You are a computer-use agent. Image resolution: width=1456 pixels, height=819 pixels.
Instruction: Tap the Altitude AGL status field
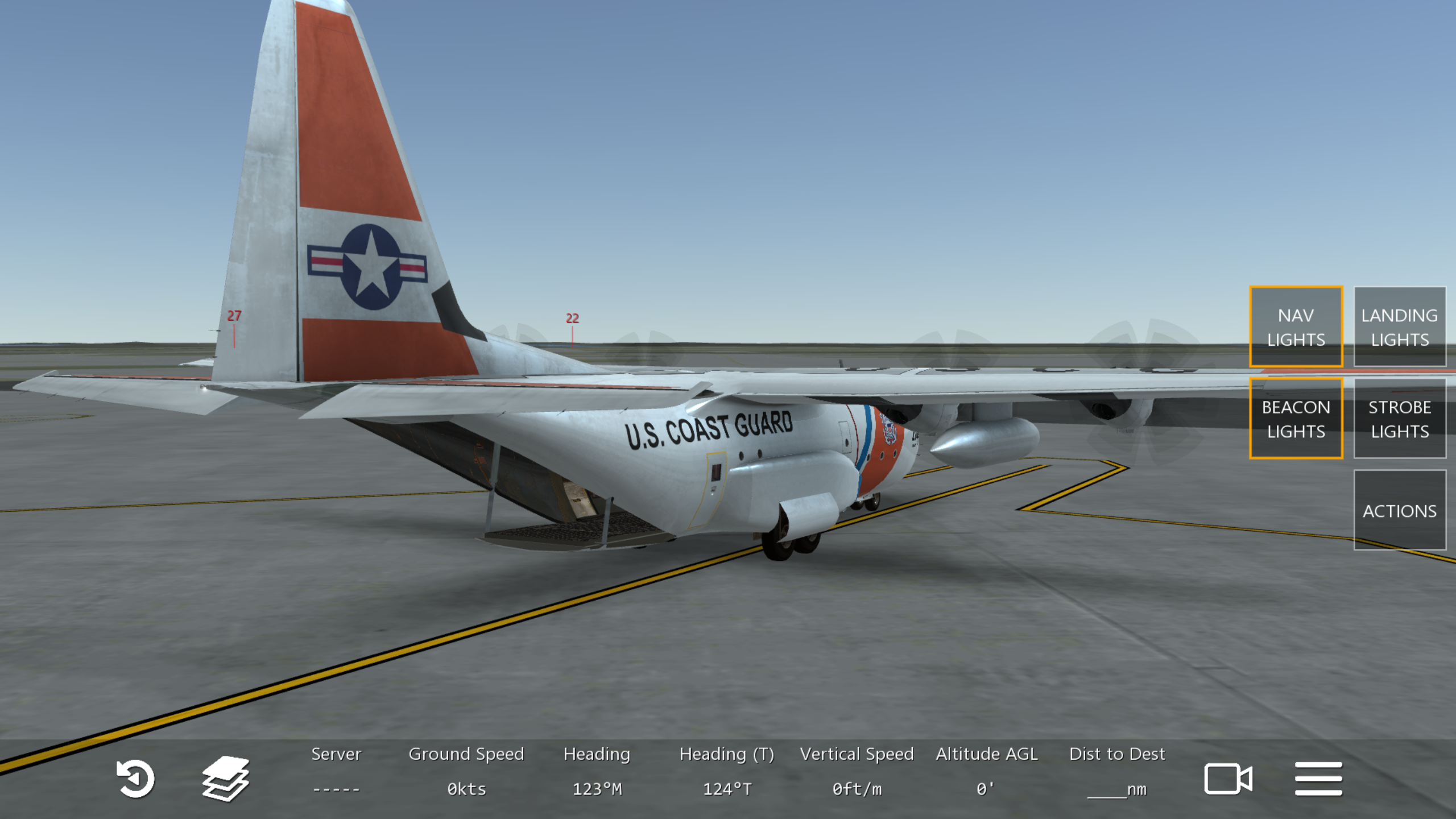pos(986,771)
